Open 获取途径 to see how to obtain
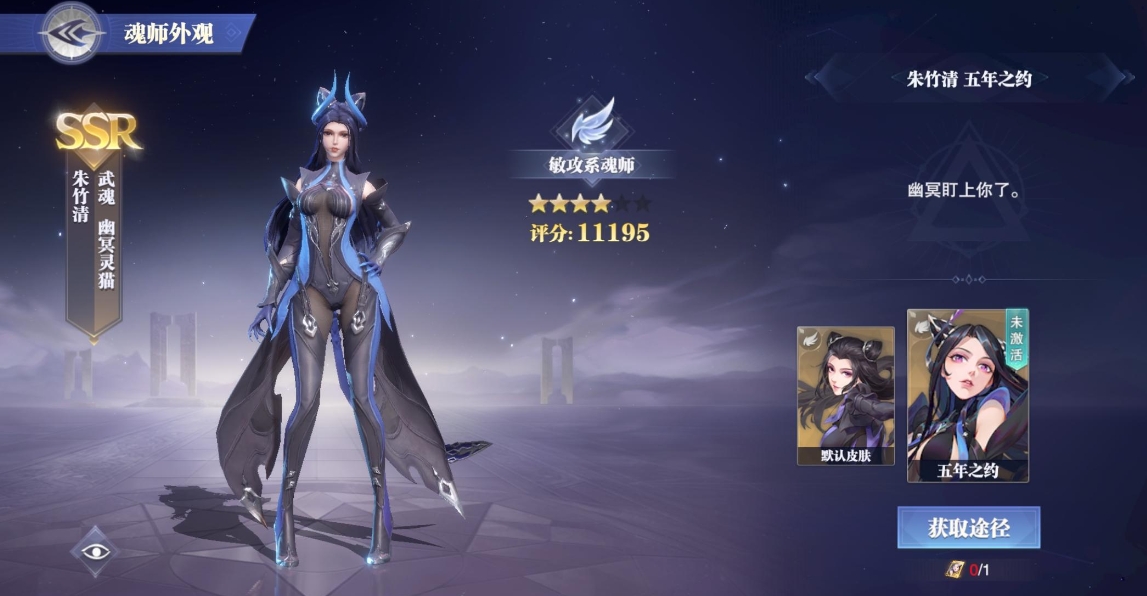1147x596 pixels. pos(968,528)
